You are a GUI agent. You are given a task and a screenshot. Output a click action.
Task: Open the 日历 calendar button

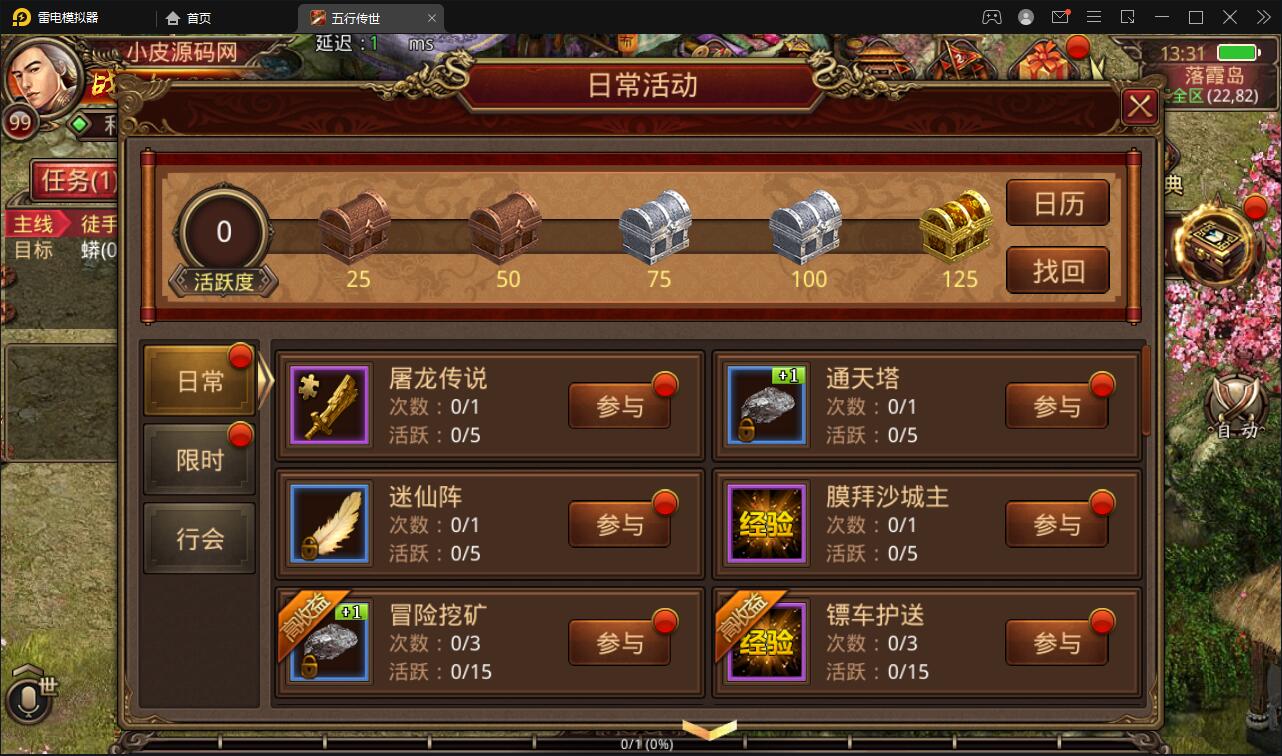1058,203
